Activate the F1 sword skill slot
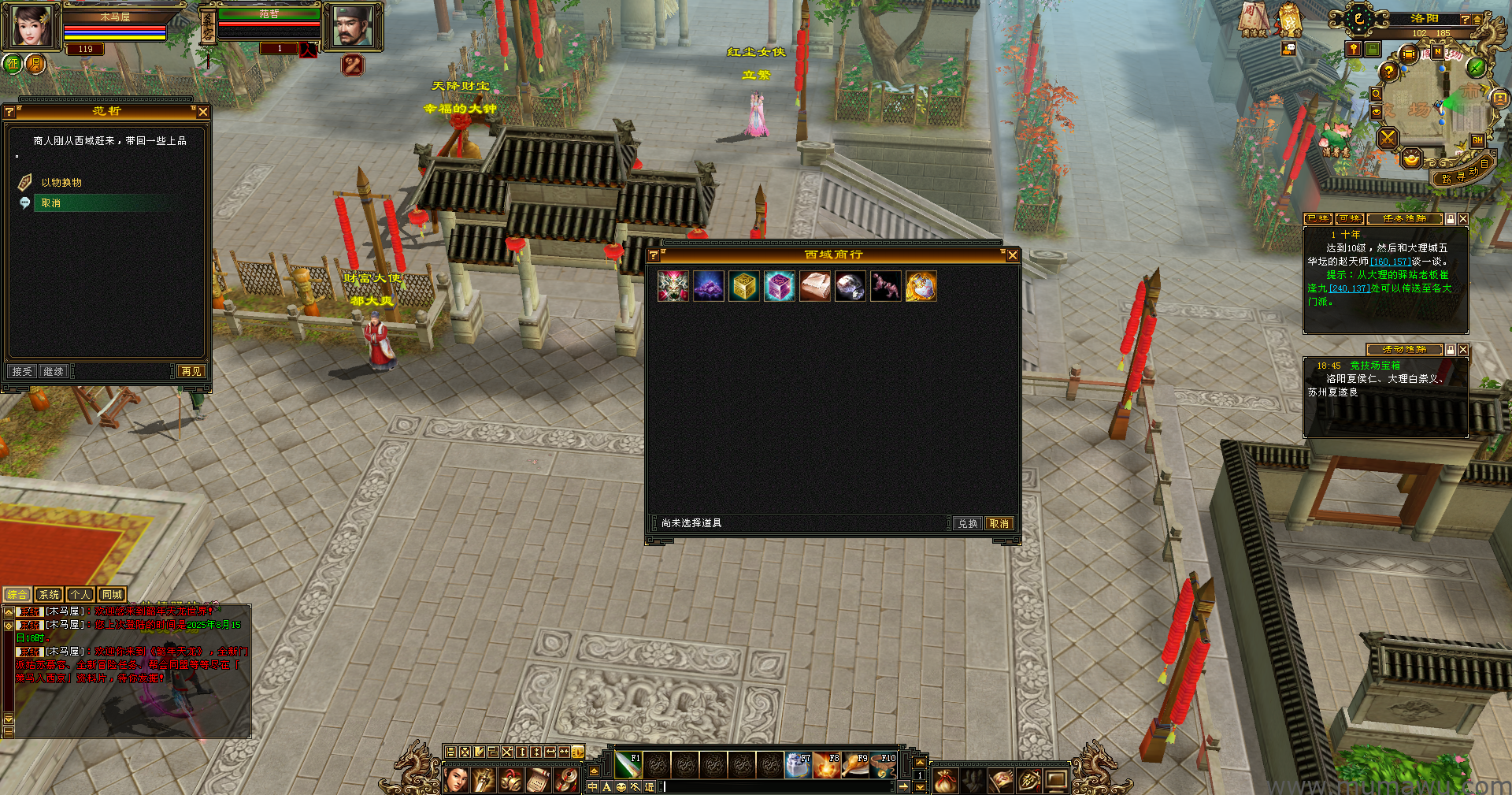This screenshot has width=1512, height=795. (x=628, y=764)
